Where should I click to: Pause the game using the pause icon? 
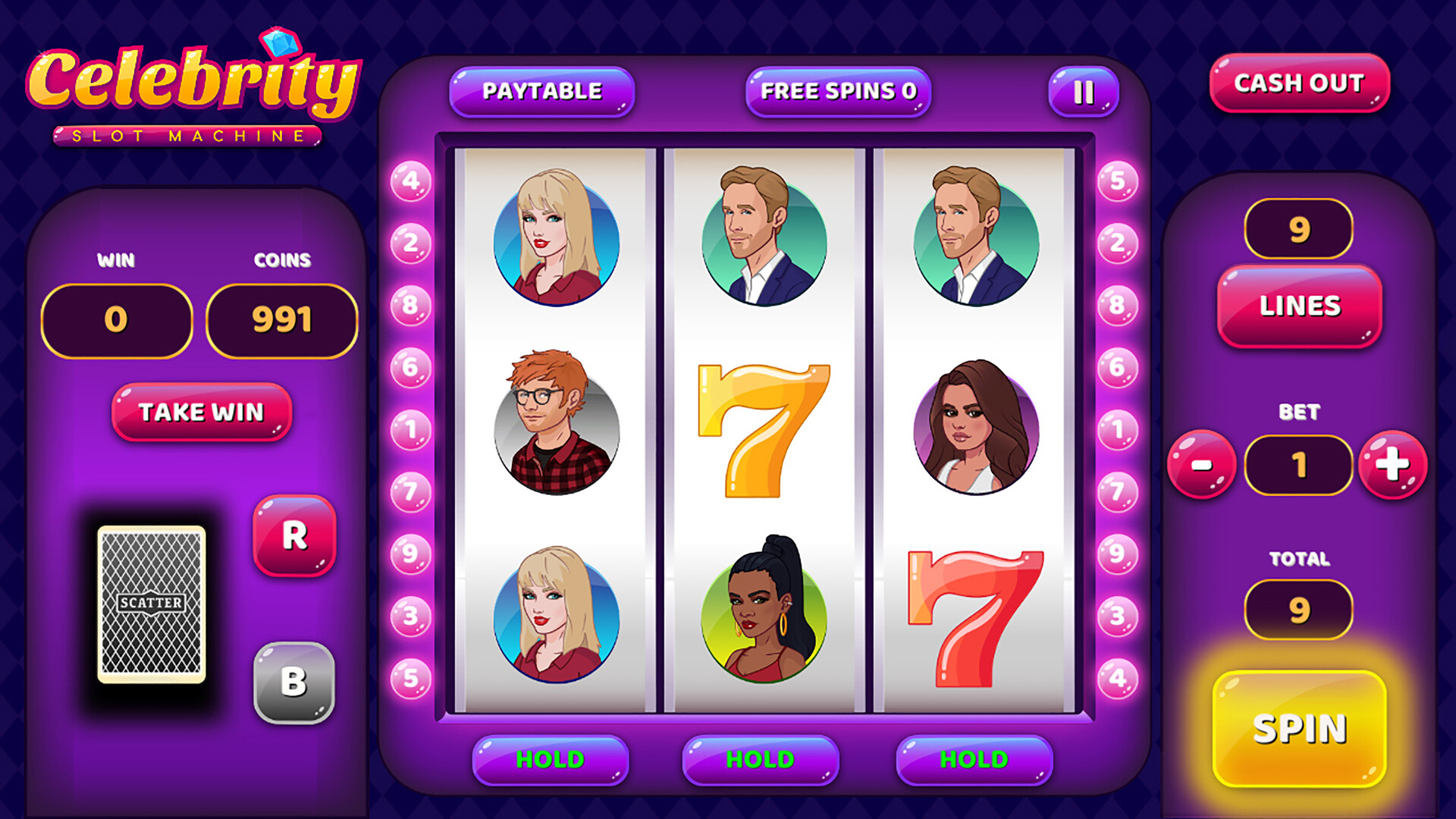pos(1083,91)
